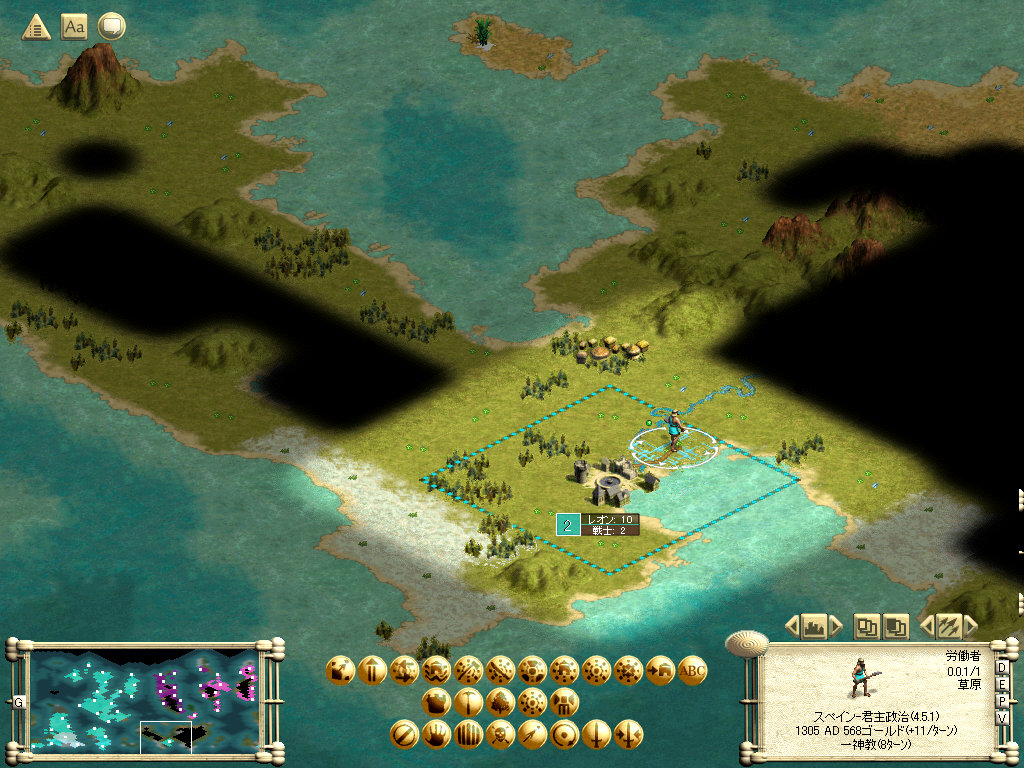Select the León city name label
The height and width of the screenshot is (768, 1024).
point(609,519)
